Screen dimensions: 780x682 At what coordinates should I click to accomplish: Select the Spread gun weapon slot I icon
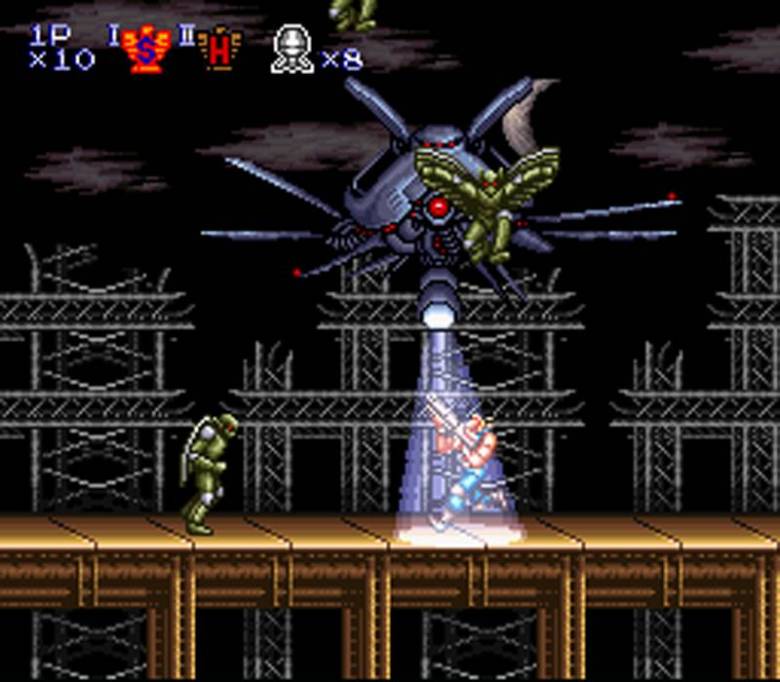(146, 50)
